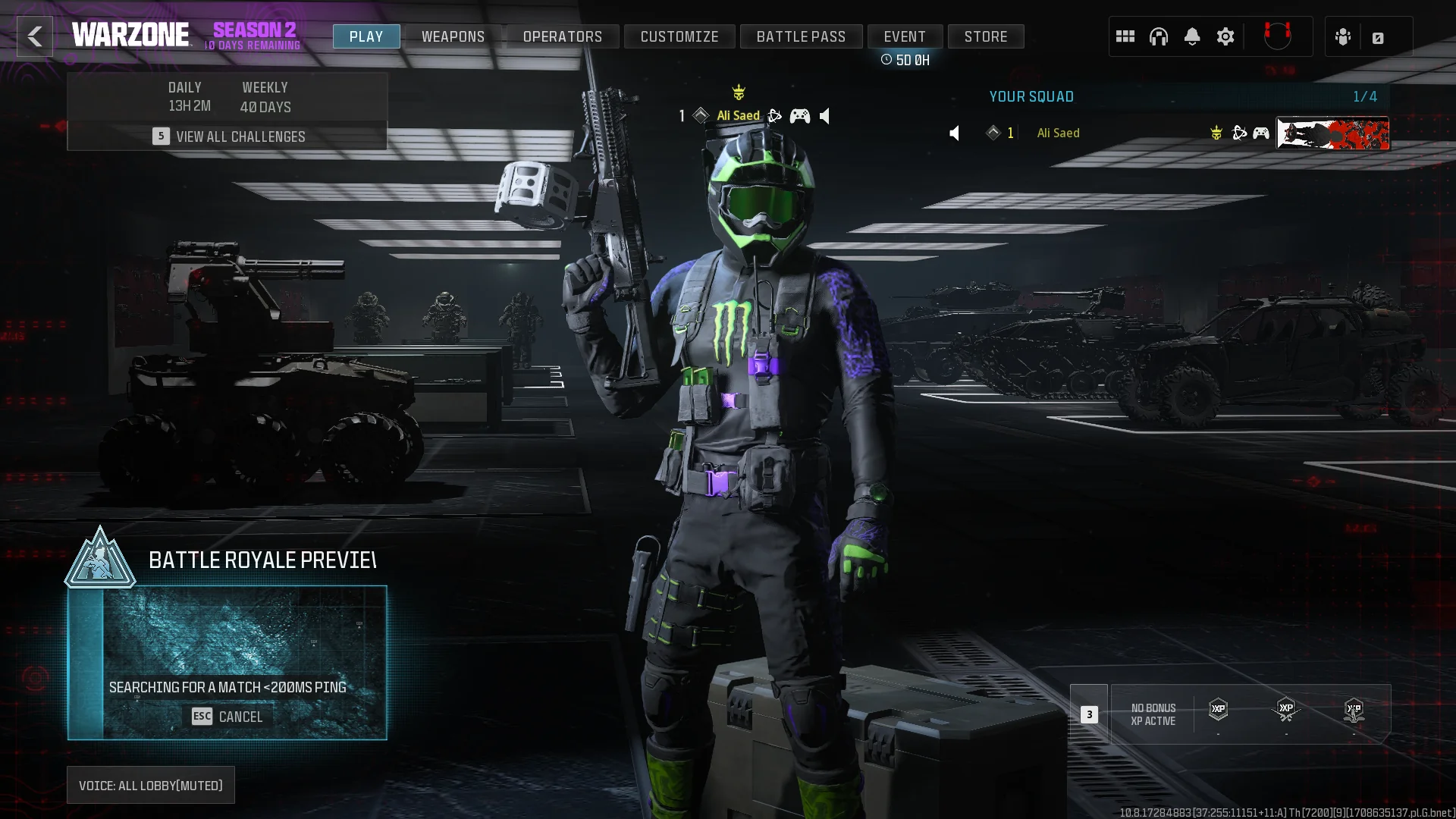Open the headset voice channels icon
The height and width of the screenshot is (819, 1456).
tap(1159, 36)
